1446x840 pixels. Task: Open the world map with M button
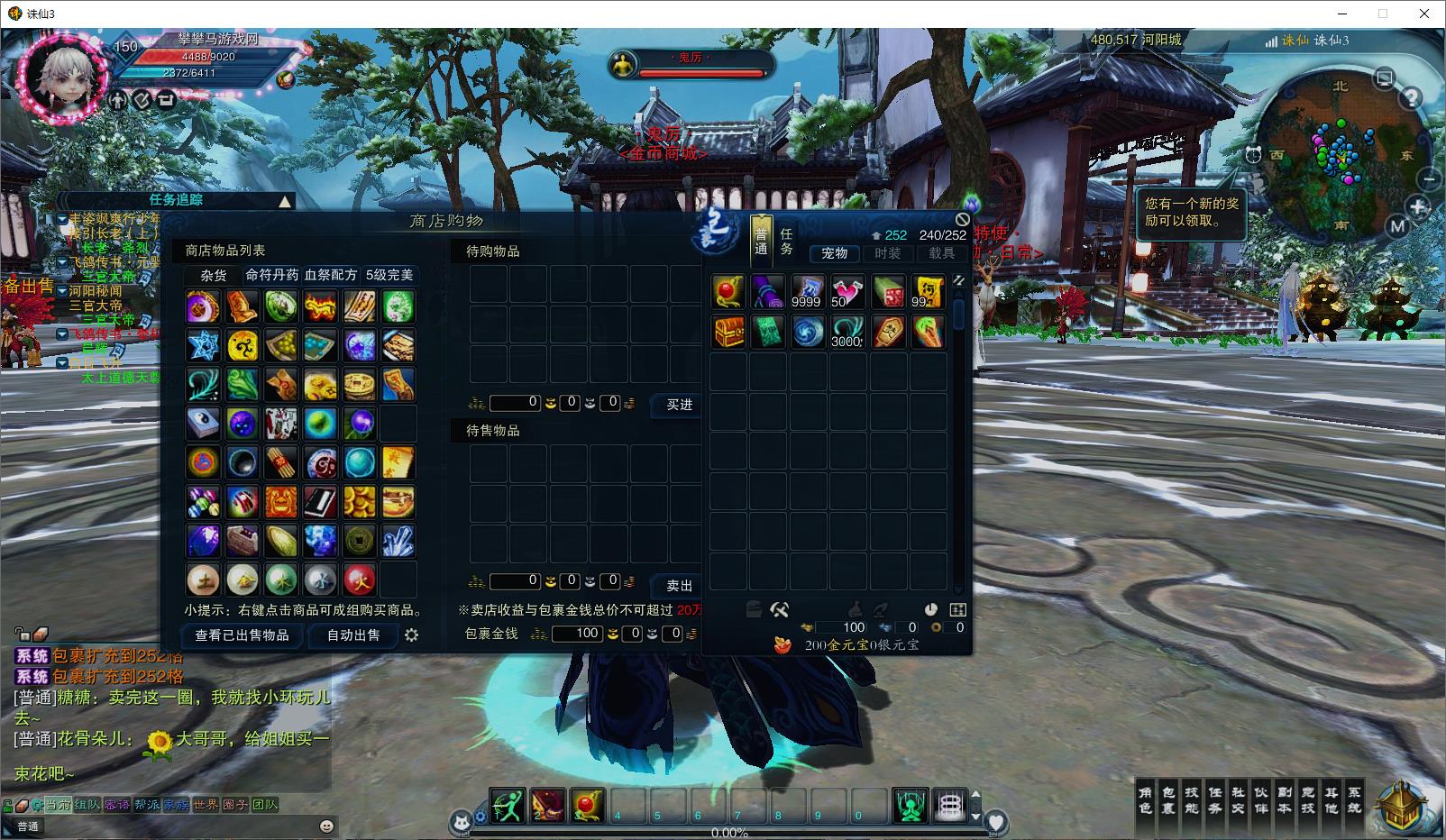[1397, 226]
